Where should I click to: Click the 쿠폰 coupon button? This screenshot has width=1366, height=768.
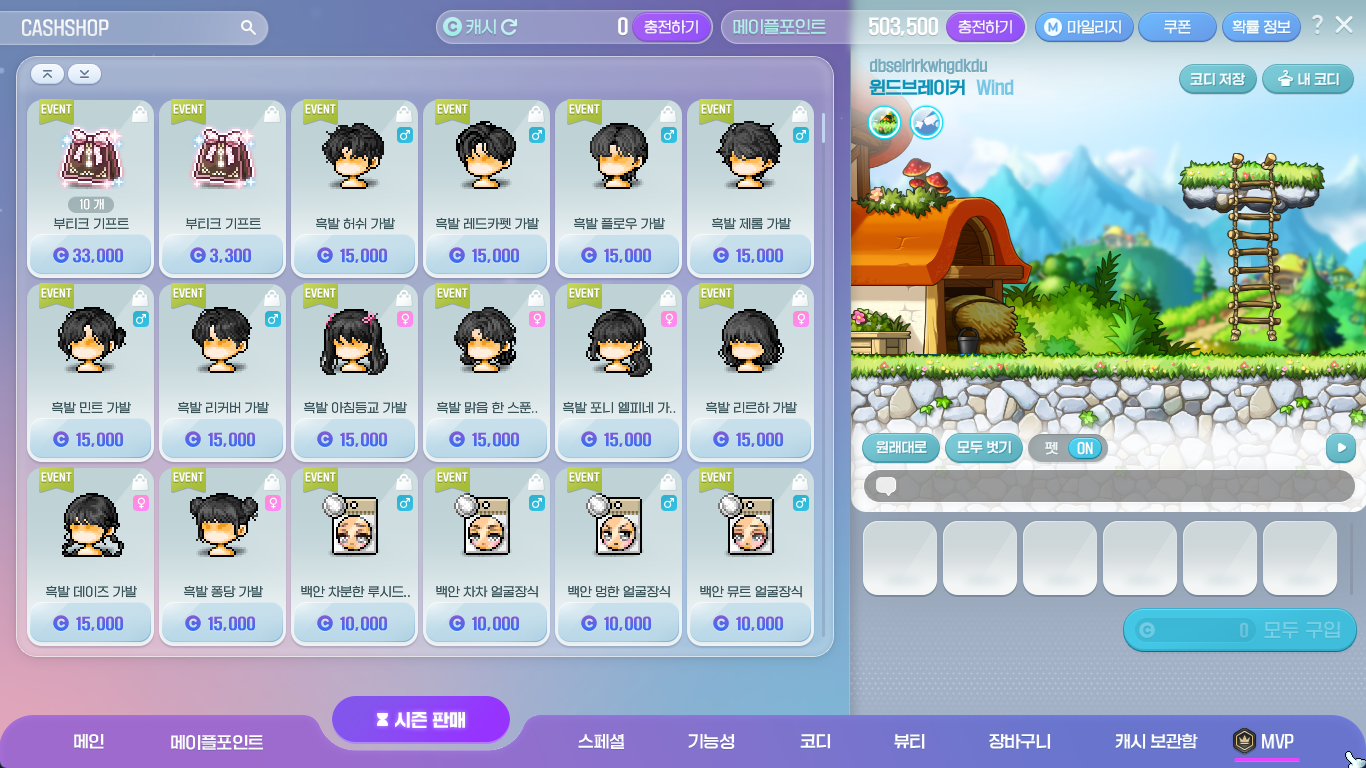click(1177, 27)
